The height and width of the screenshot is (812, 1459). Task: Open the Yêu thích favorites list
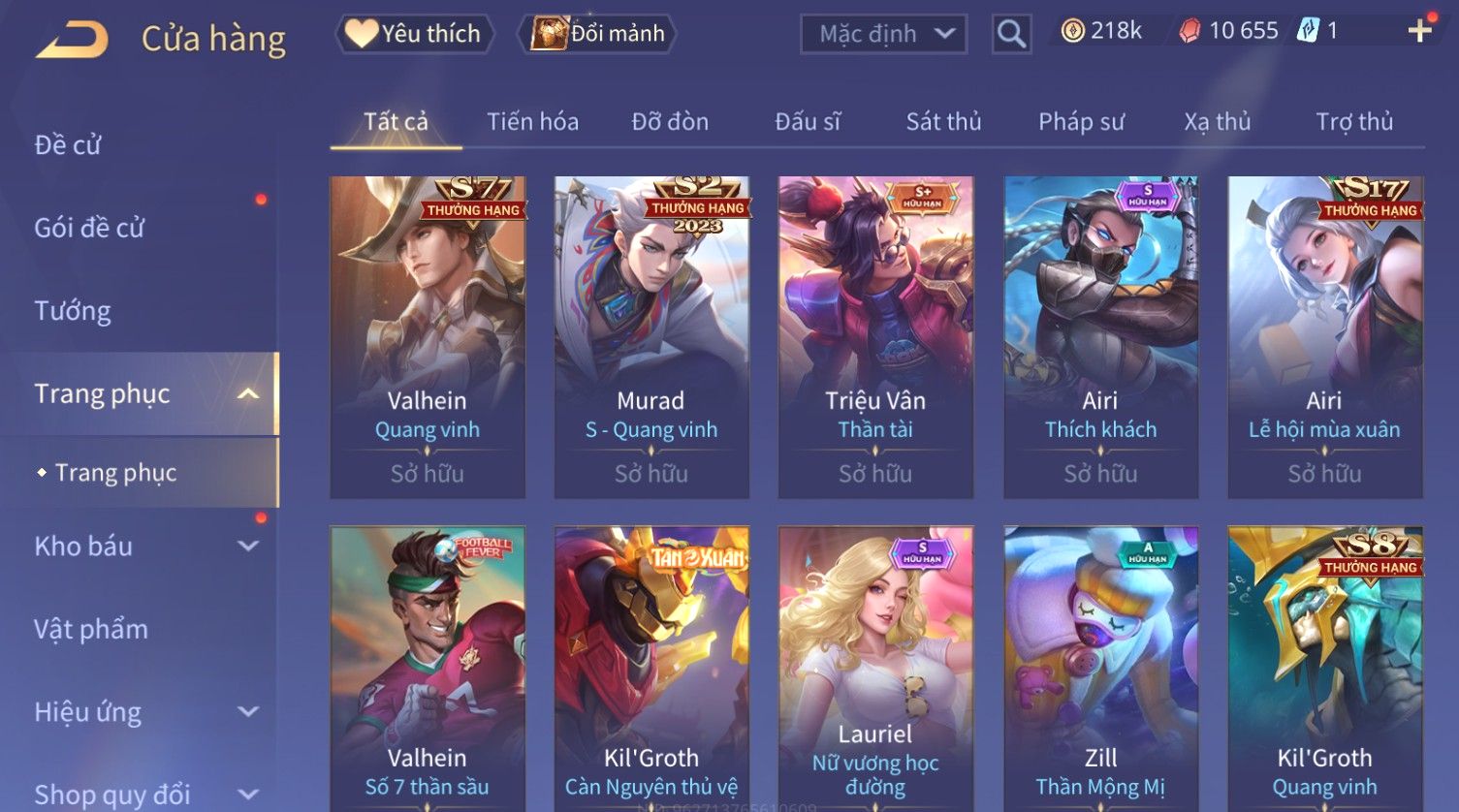(414, 34)
